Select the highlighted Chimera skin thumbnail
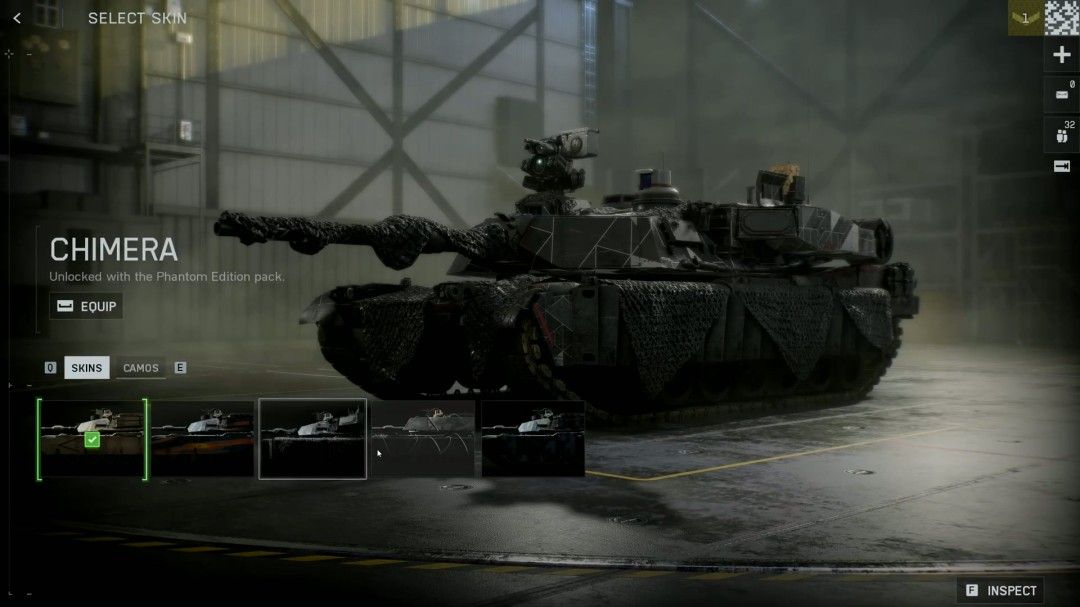 click(x=312, y=439)
